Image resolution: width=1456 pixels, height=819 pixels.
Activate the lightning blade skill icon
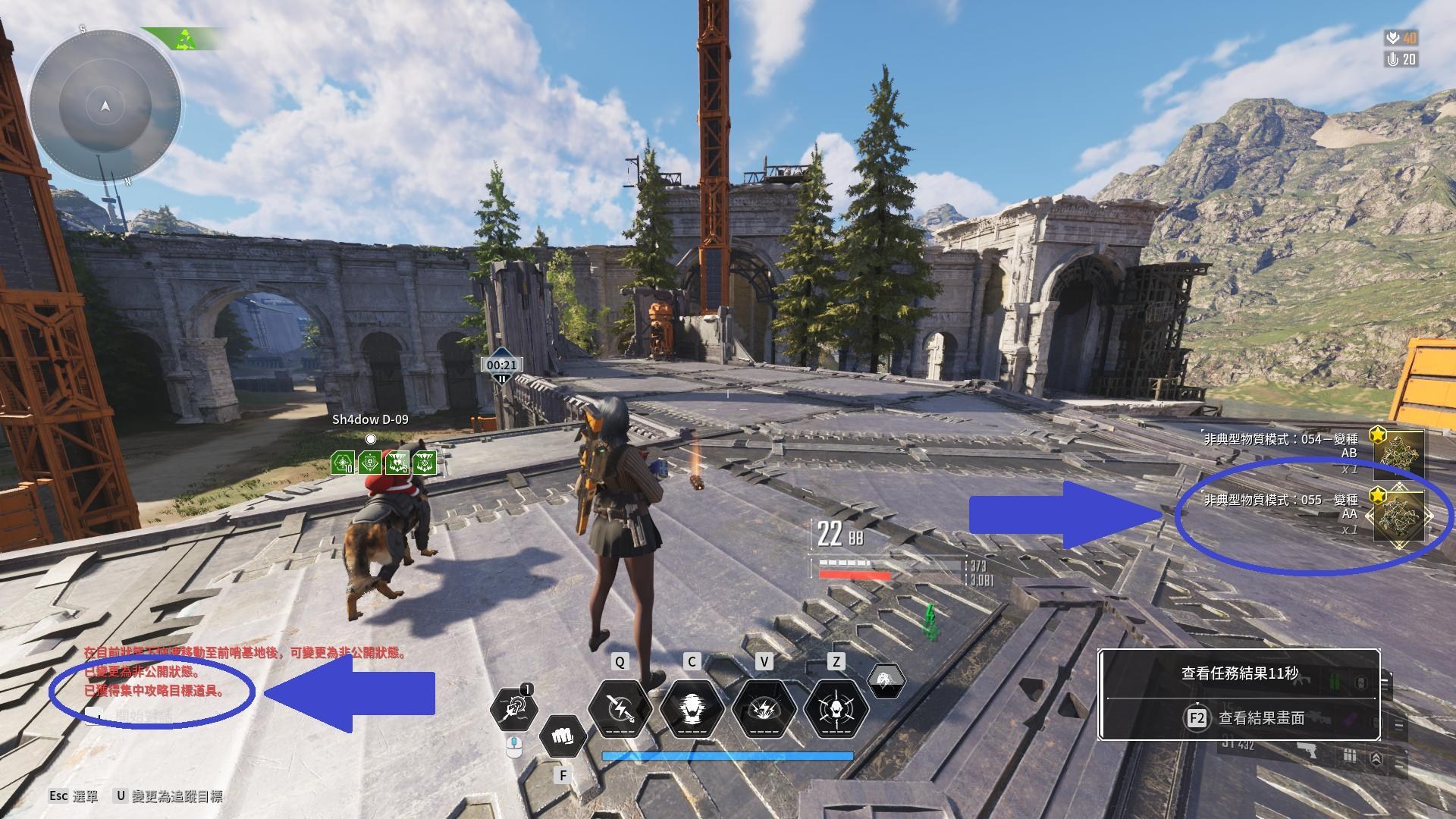coord(620,709)
